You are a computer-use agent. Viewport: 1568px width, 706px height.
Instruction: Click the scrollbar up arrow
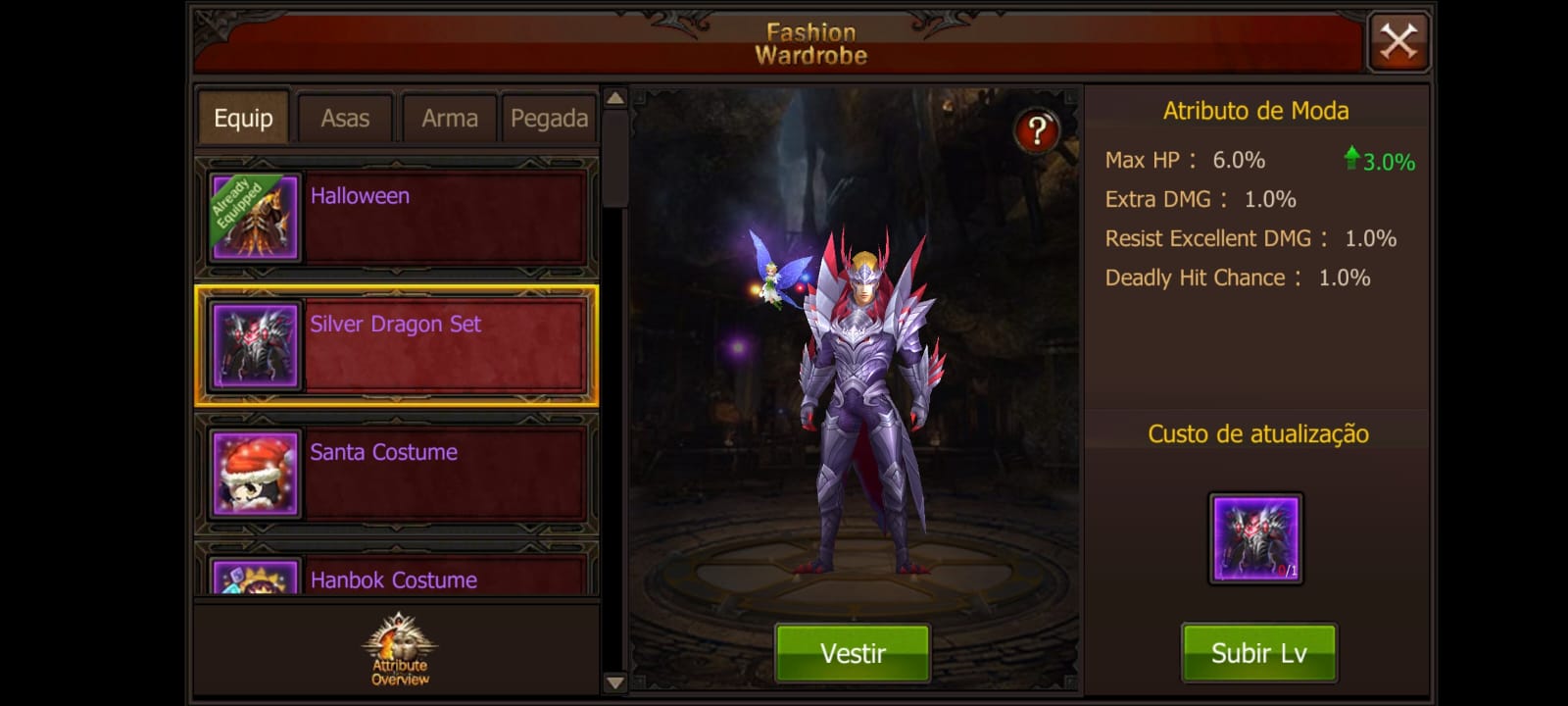(x=614, y=97)
